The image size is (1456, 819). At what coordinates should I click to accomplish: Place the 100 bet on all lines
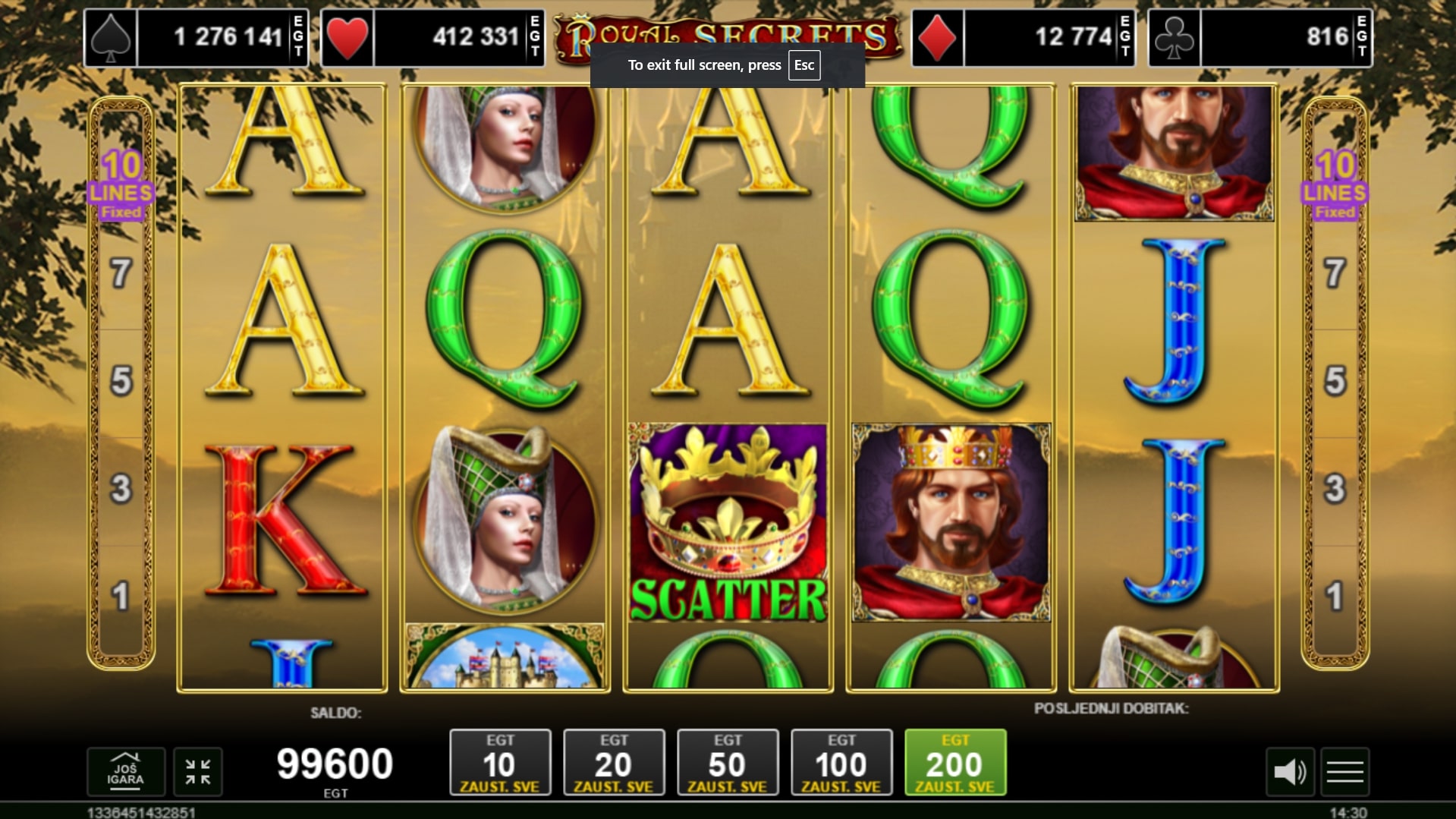(x=841, y=762)
